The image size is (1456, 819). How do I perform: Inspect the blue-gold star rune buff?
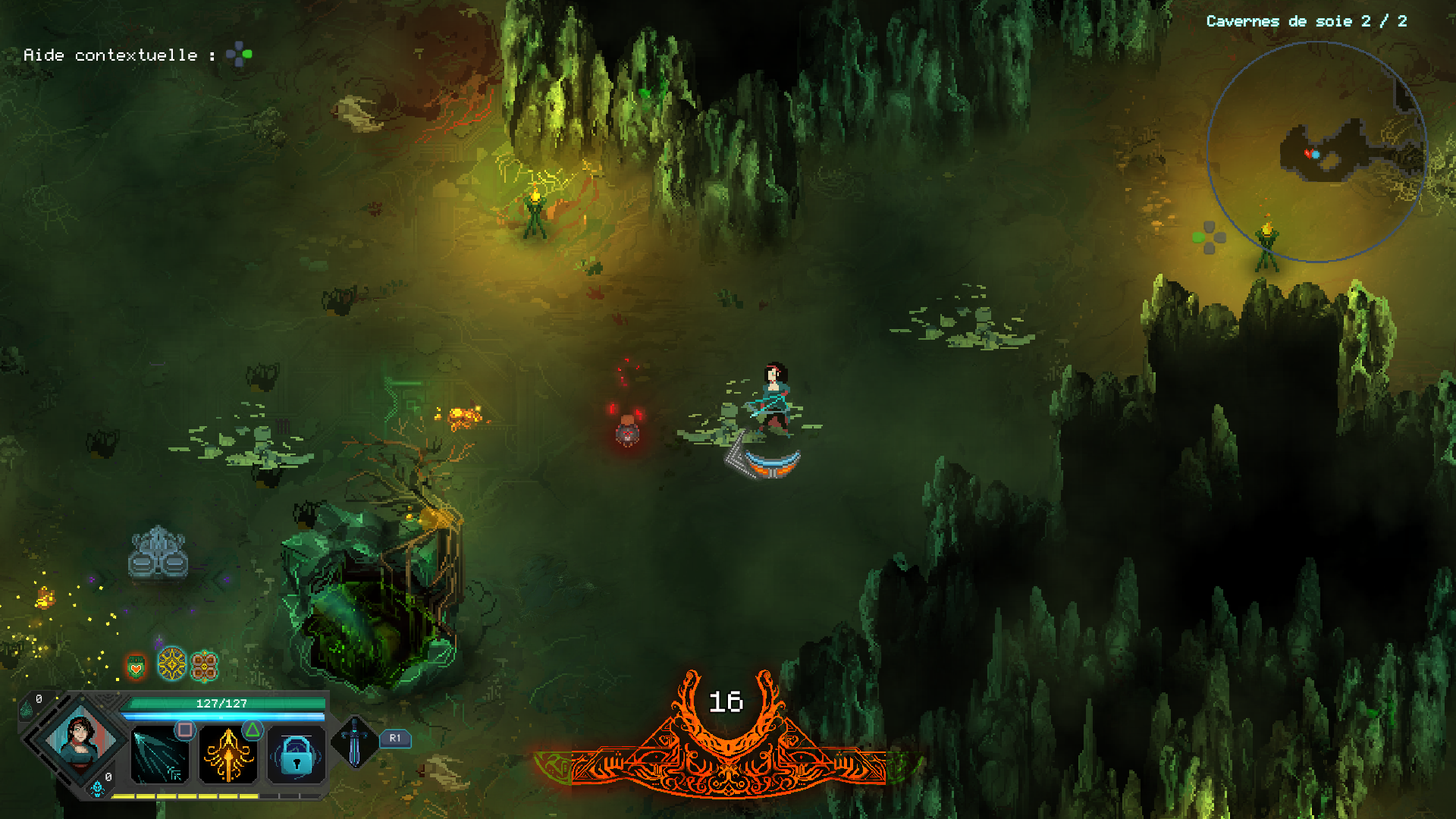tap(172, 664)
